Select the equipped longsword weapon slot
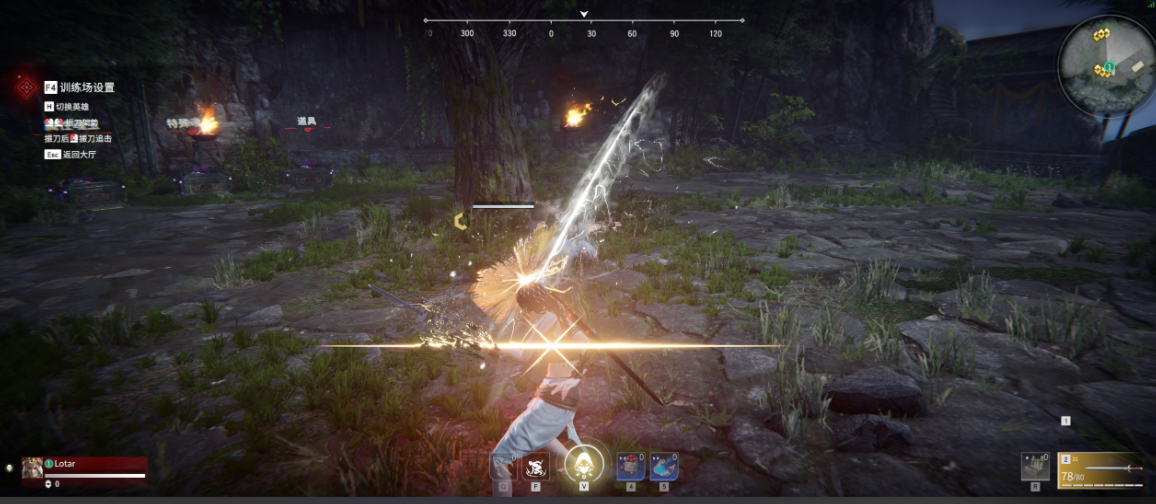1156x504 pixels. [x=1100, y=468]
